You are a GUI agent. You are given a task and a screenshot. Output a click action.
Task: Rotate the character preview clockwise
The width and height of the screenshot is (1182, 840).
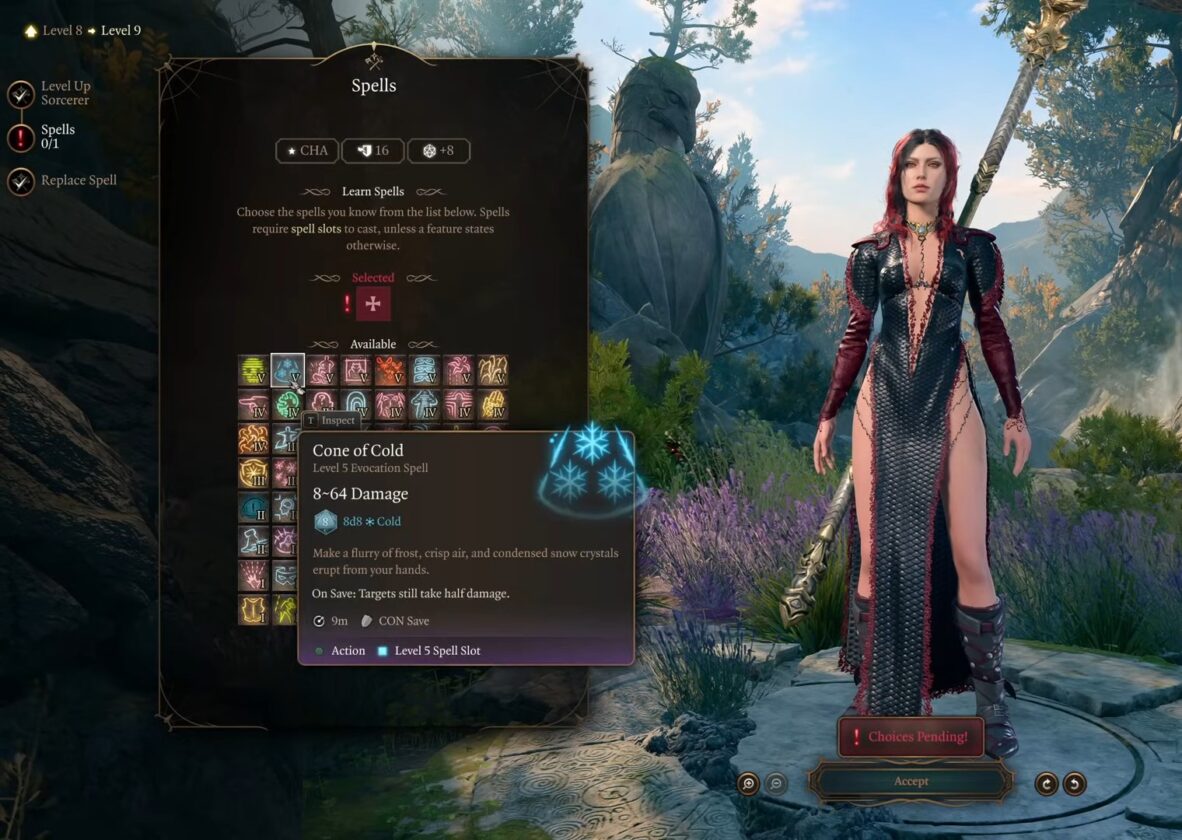coord(1046,783)
